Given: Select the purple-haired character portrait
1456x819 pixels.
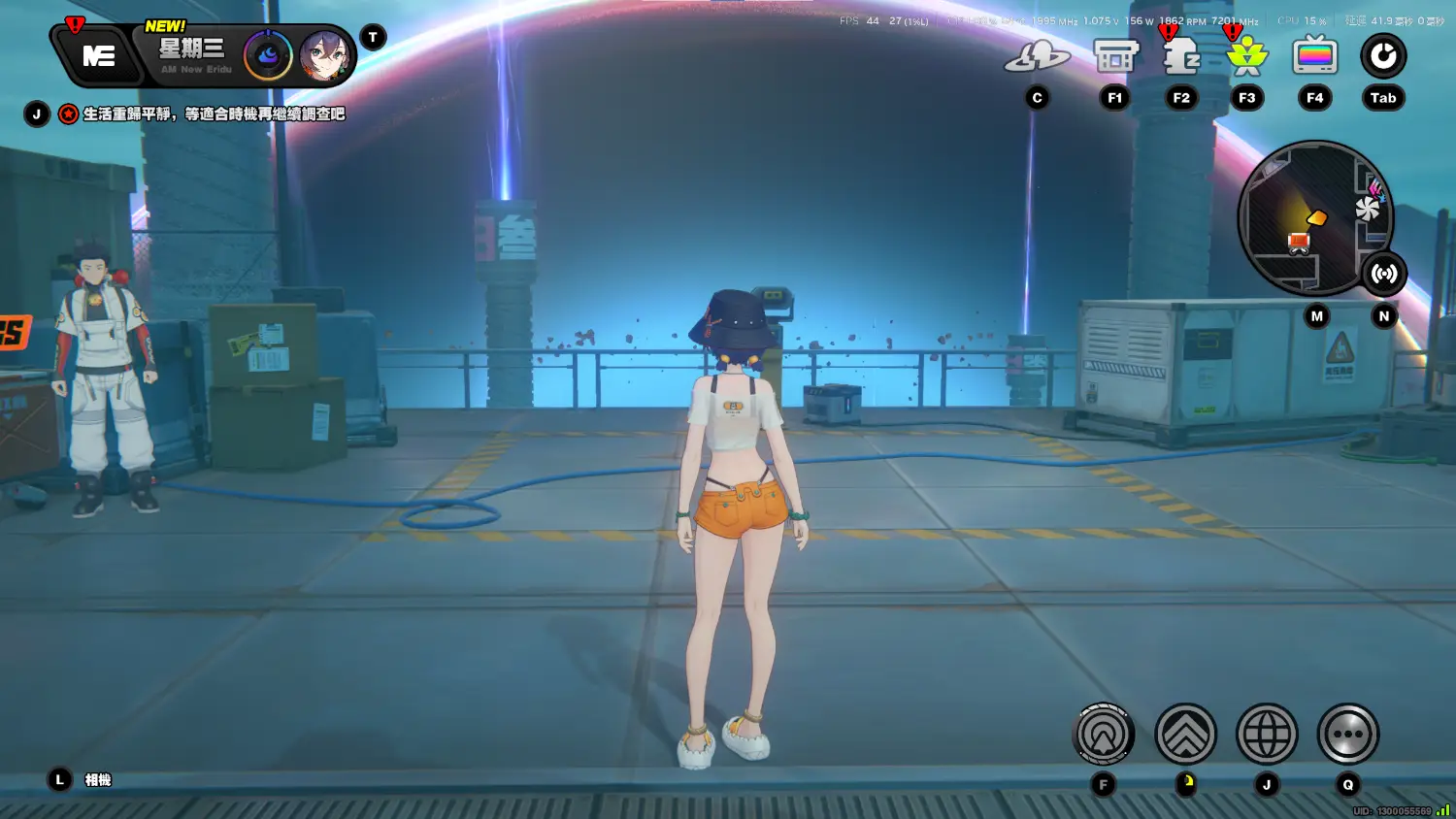Looking at the screenshot, I should click(x=324, y=56).
